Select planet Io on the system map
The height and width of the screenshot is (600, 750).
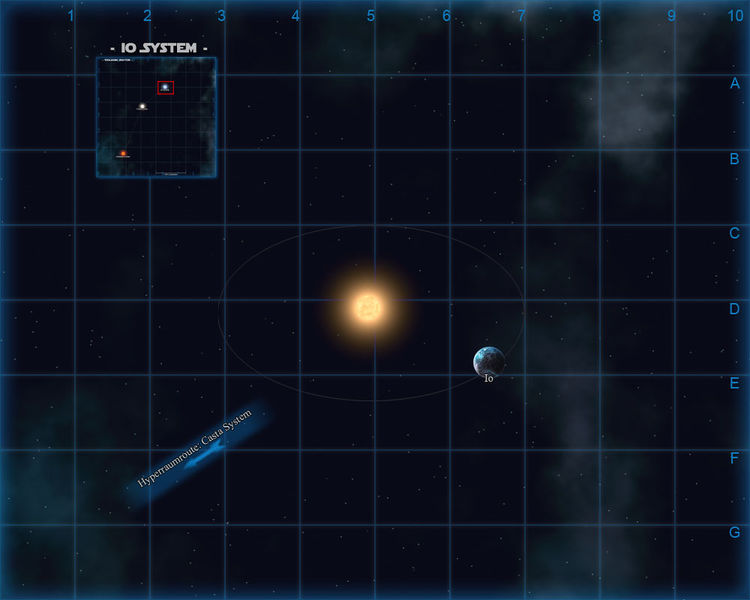pos(489,361)
